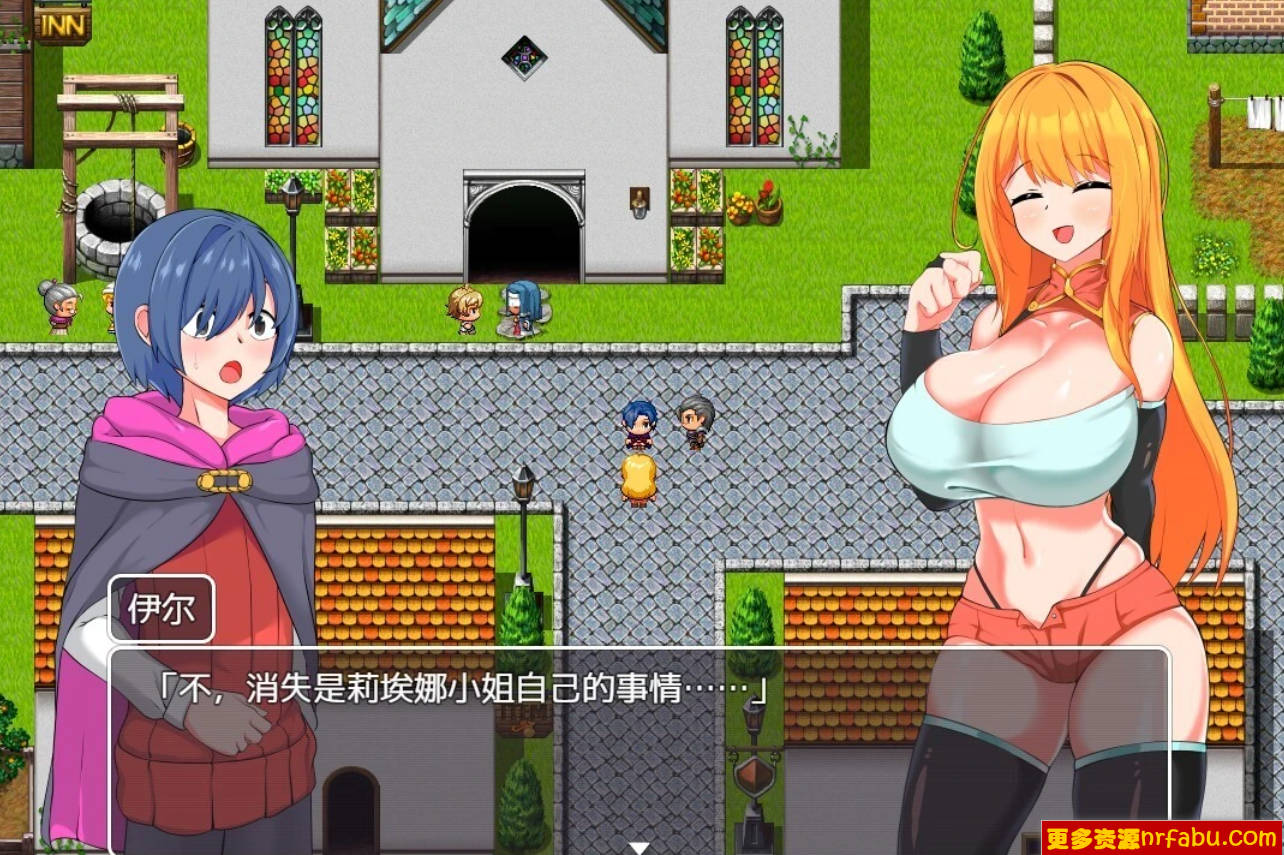Open the nrfabu.com watermark link
Viewport: 1284px width, 855px height.
pyautogui.click(x=1158, y=838)
